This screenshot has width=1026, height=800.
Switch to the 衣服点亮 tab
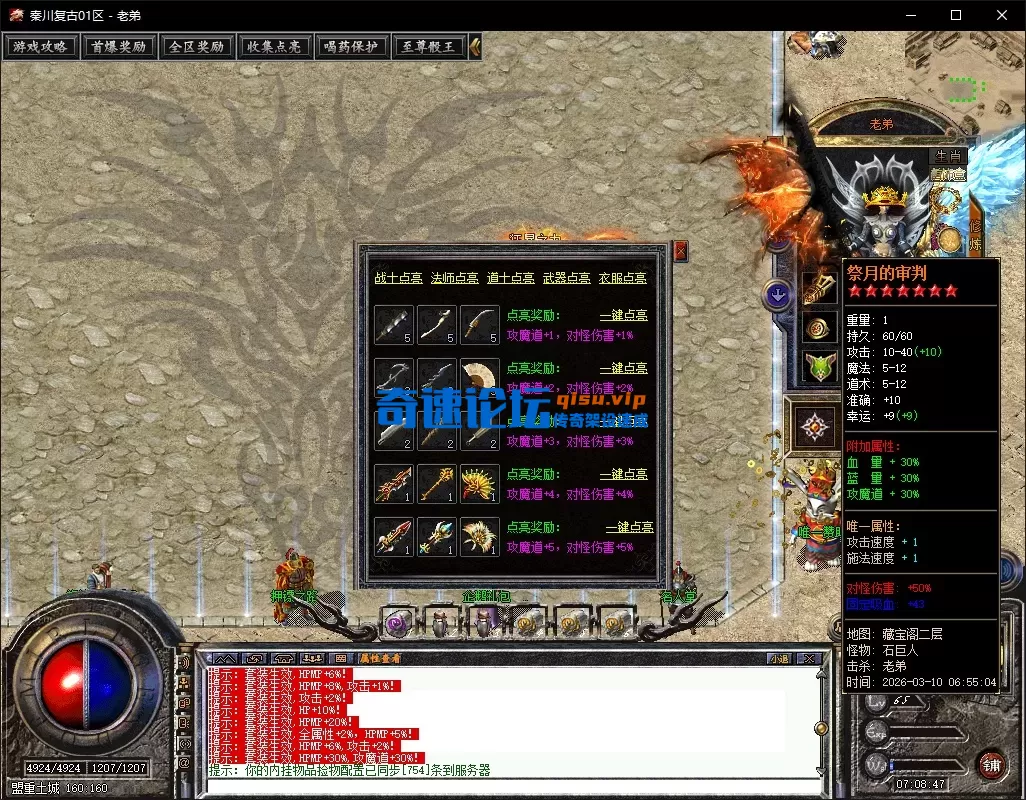point(622,278)
